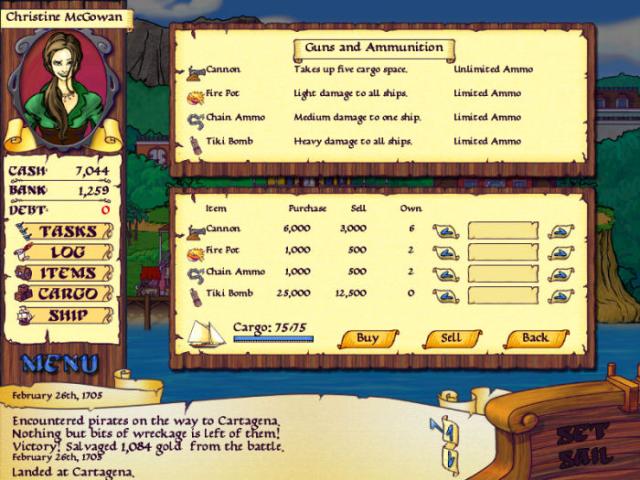Image resolution: width=640 pixels, height=480 pixels.
Task: Click the right ship icon beside Cannon quantity
Action: 562,231
